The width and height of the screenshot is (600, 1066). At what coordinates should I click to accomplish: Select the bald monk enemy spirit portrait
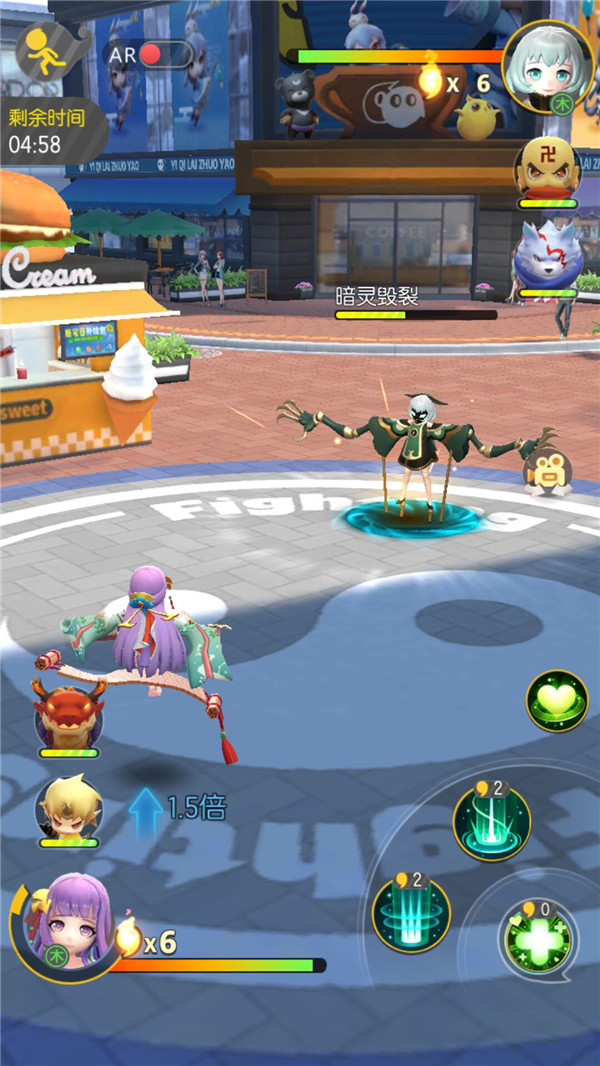[548, 170]
